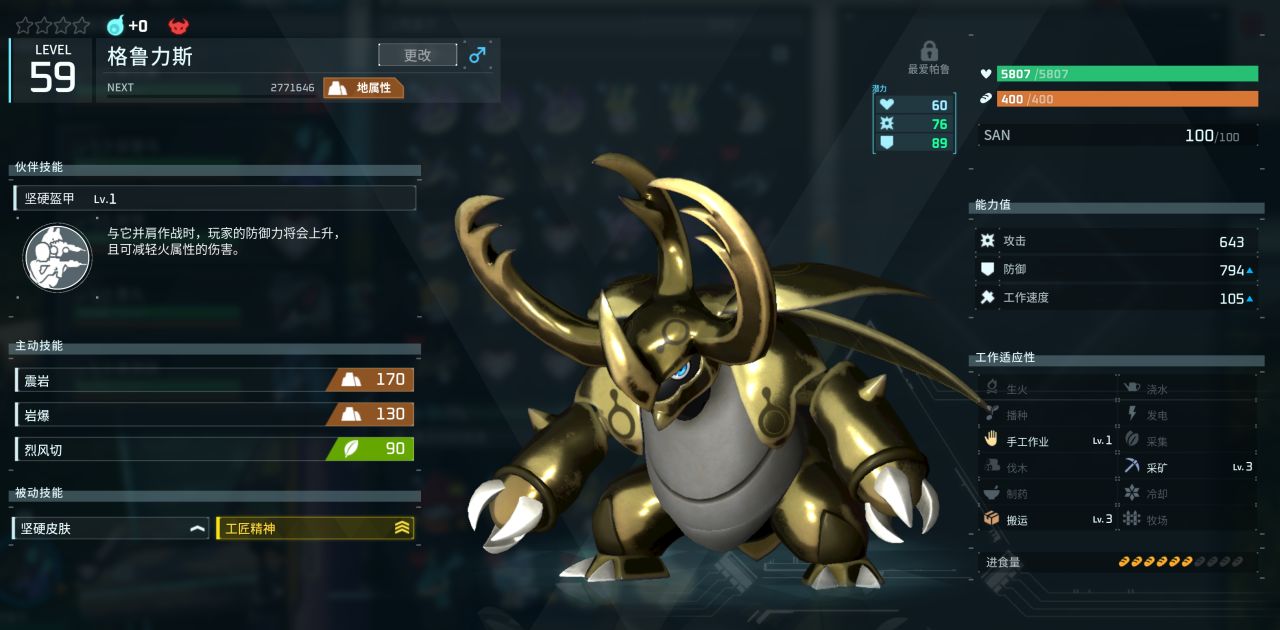This screenshot has height=630, width=1280.
Task: Select the 采矿 mining work suitability
Action: point(1187,467)
